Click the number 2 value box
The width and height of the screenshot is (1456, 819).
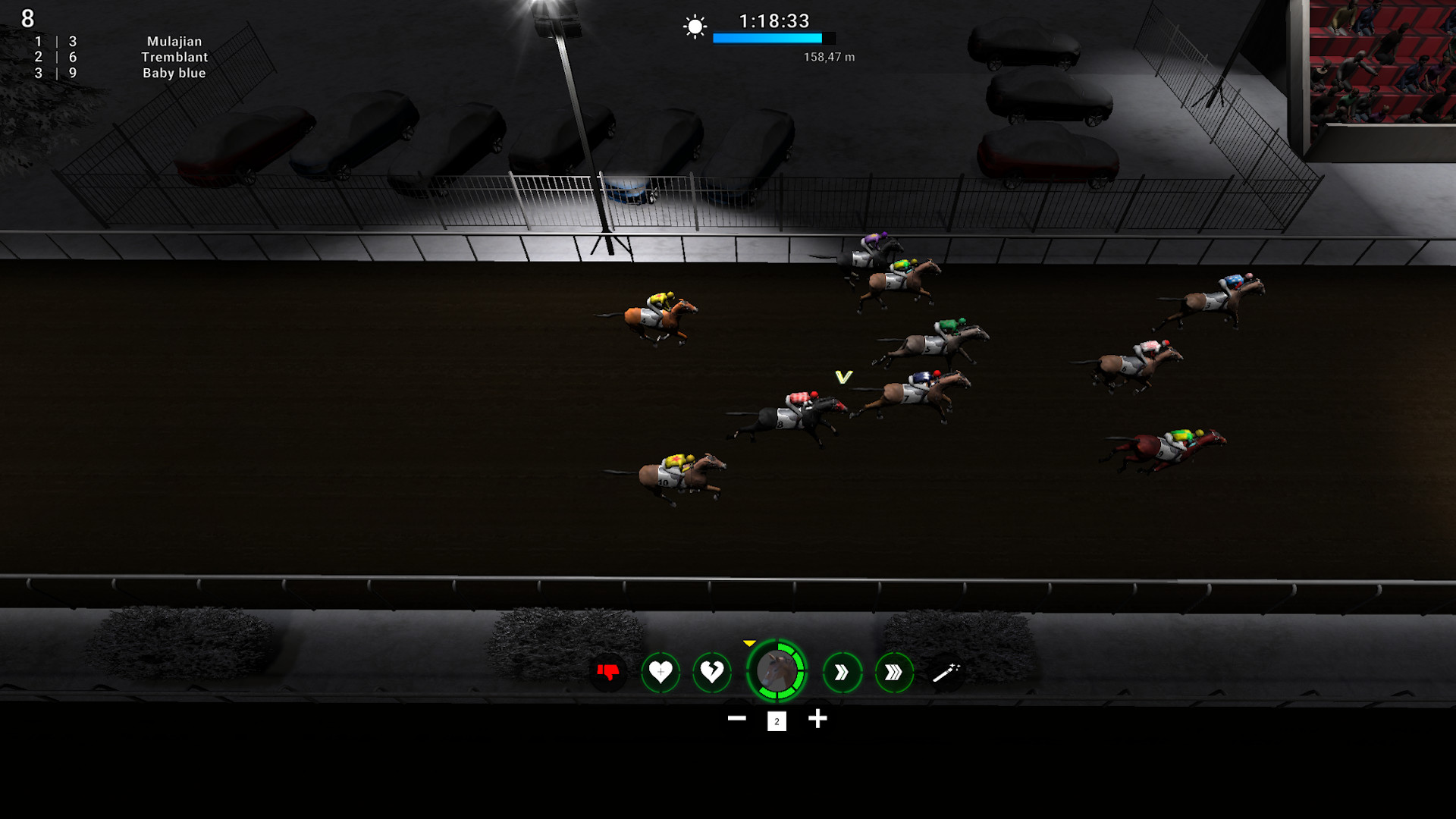coord(776,722)
